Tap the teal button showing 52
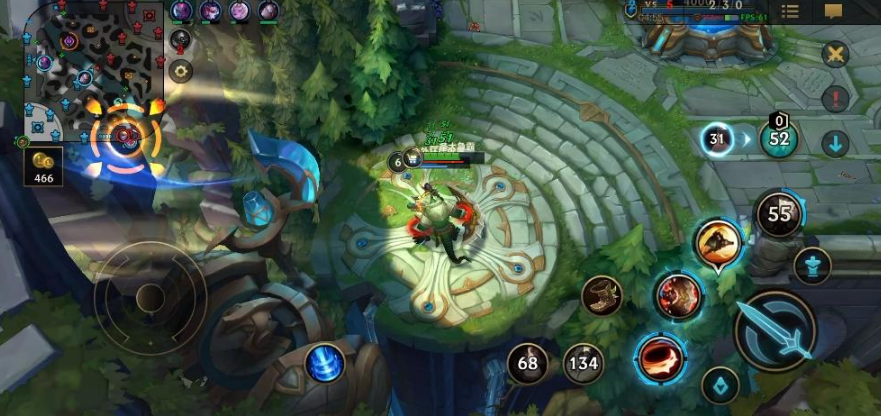 [x=779, y=139]
